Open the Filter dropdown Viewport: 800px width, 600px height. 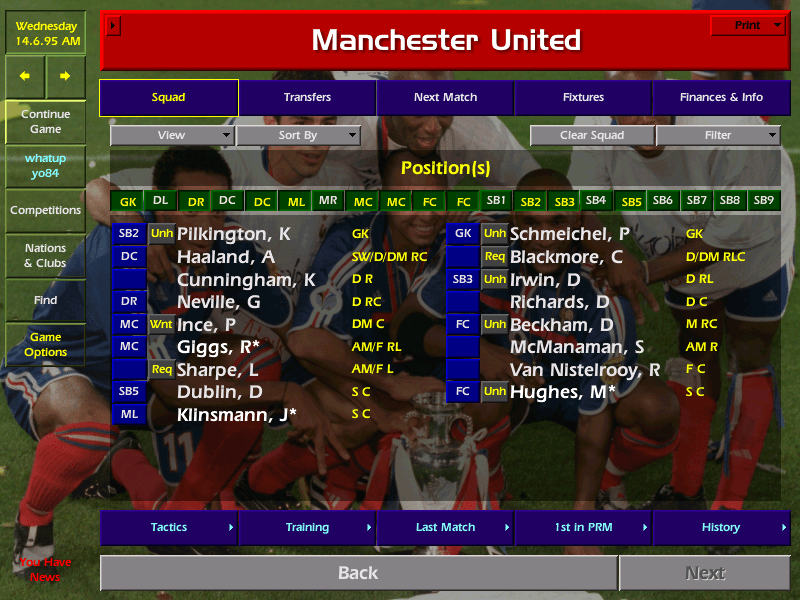(x=718, y=136)
